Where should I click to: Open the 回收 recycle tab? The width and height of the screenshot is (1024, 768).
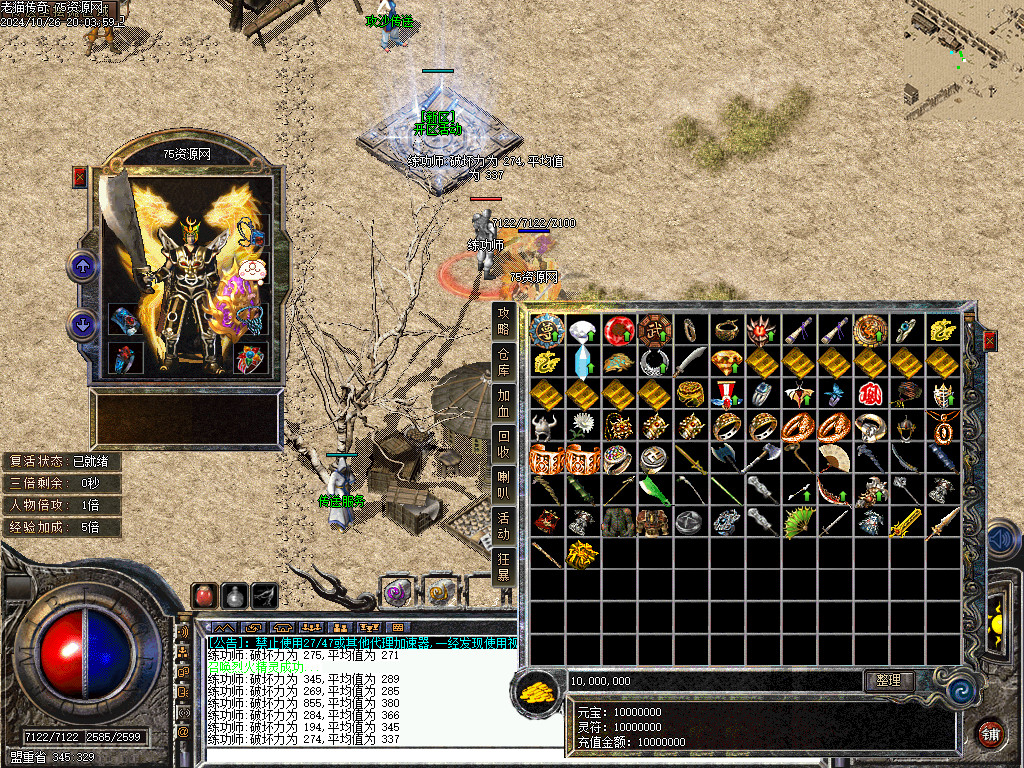pyautogui.click(x=504, y=443)
